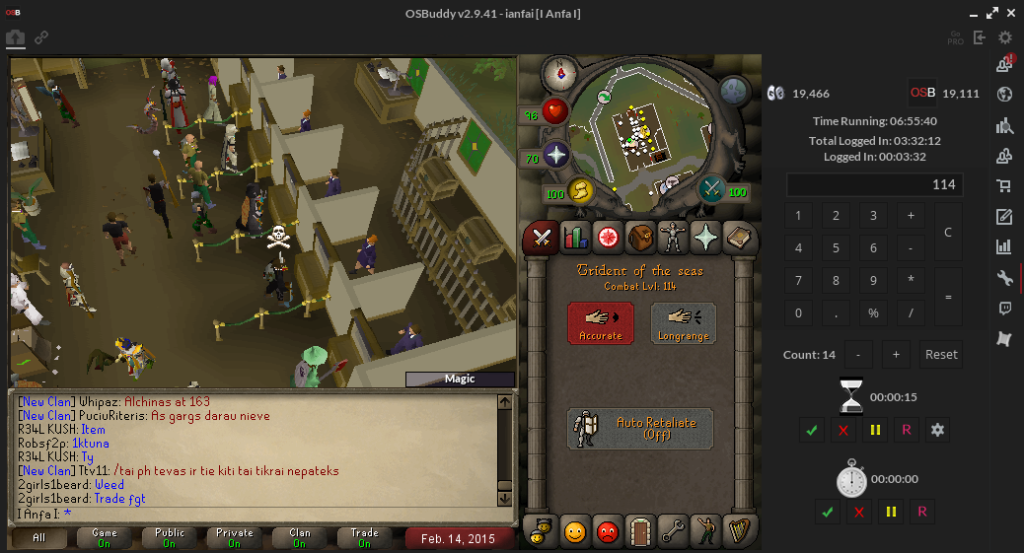This screenshot has width=1024, height=553.
Task: Select the Accurate attack style
Action: (x=600, y=322)
